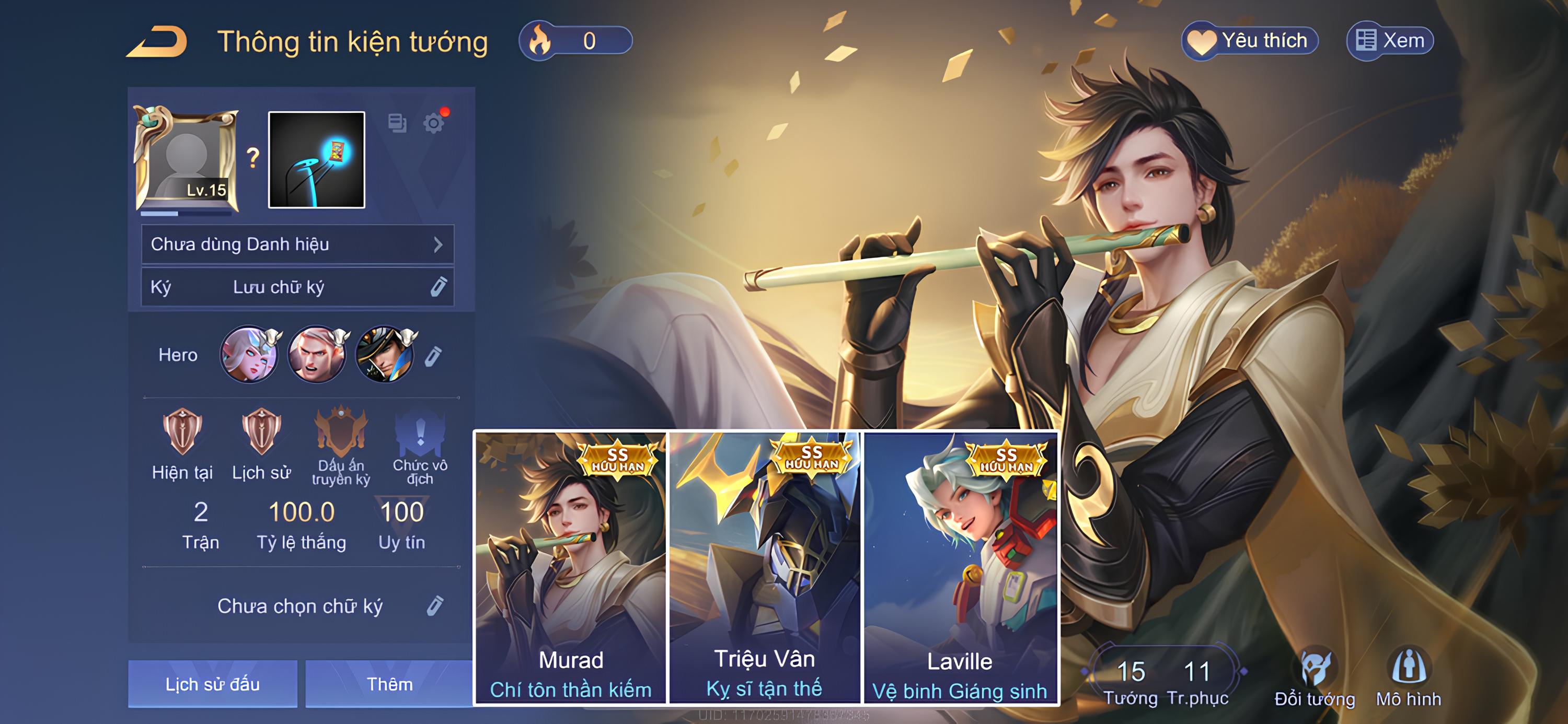Open the Chưa dùng Danh hiệu title row
Viewport: 1568px width, 724px height.
click(x=297, y=244)
